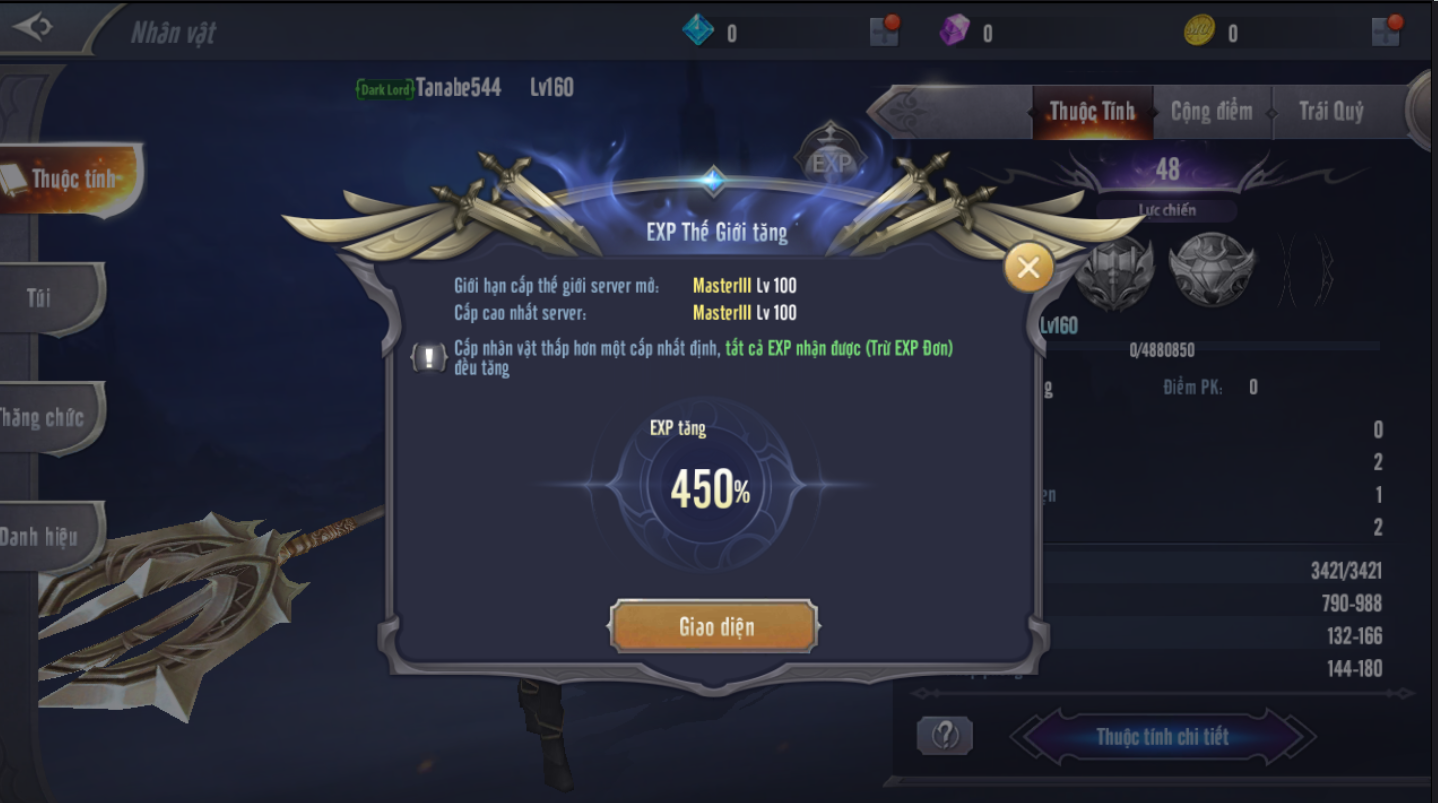This screenshot has height=803, width=1438.
Task: Select the Trái Quý tab
Action: [x=1331, y=111]
